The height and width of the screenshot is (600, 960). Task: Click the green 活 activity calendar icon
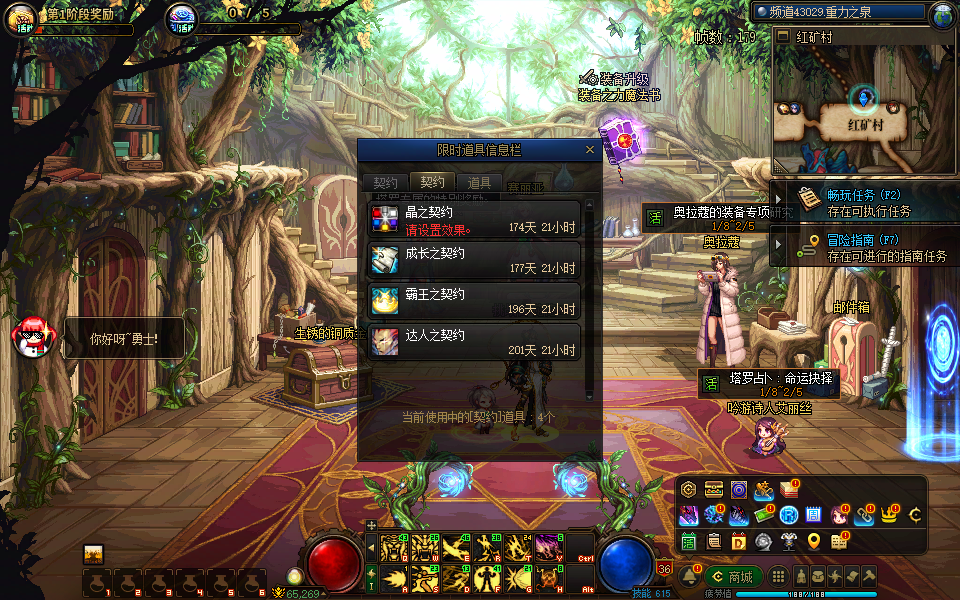point(688,541)
